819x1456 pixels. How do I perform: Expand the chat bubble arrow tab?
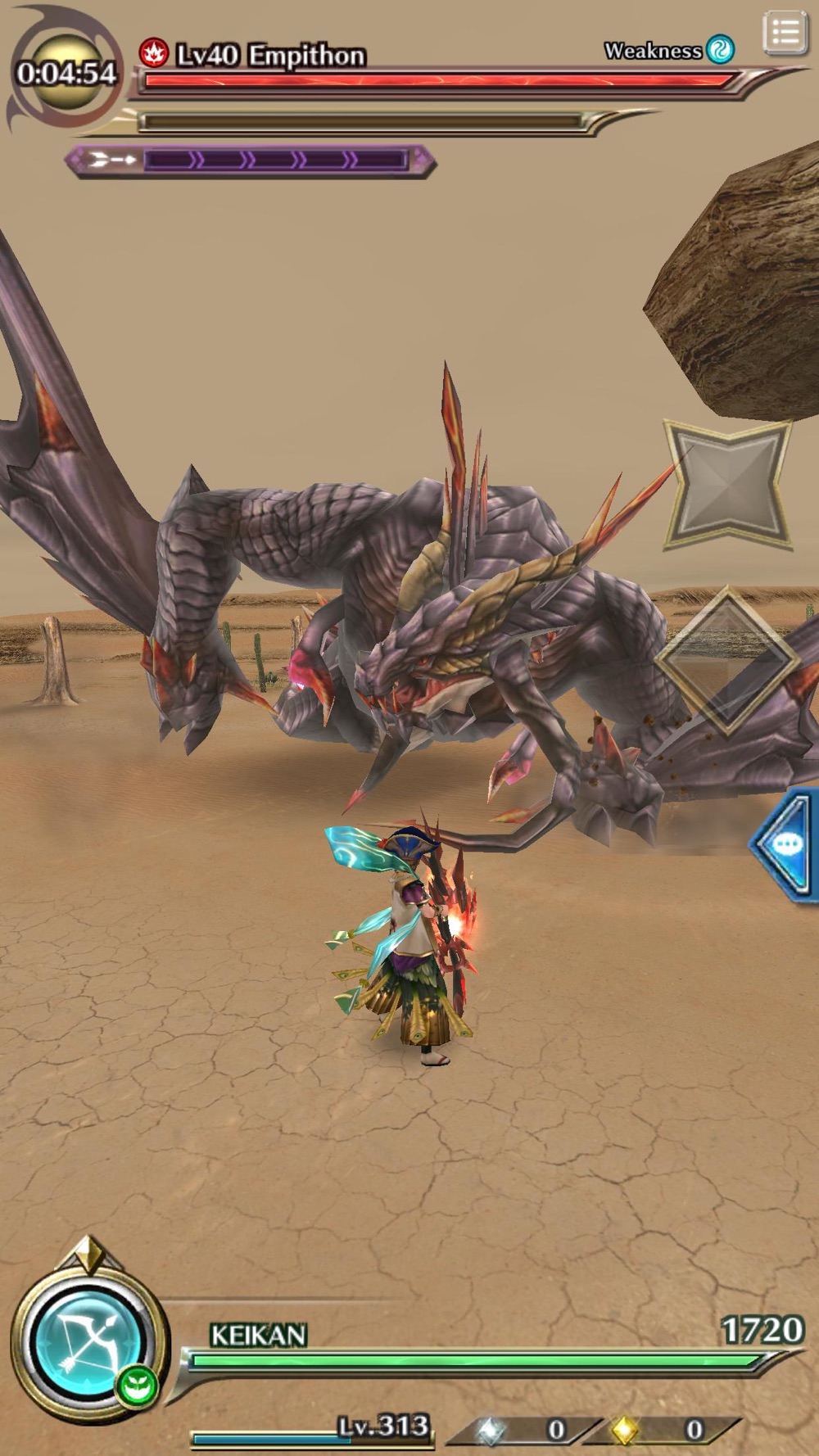pos(785,844)
